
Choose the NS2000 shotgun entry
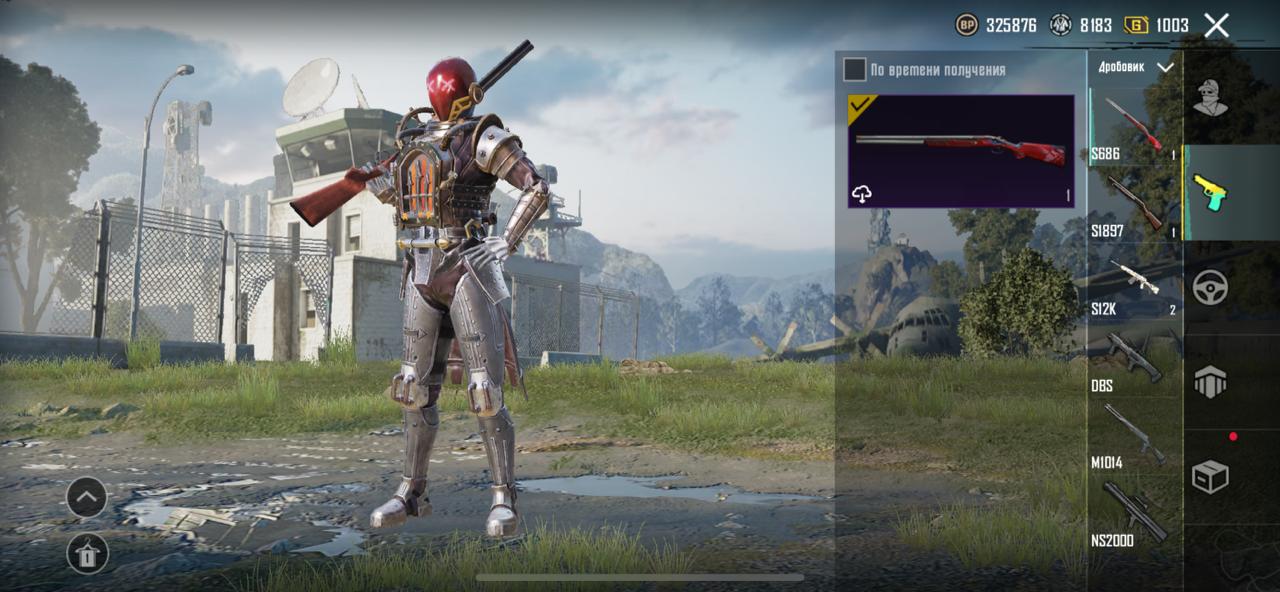coord(1135,514)
